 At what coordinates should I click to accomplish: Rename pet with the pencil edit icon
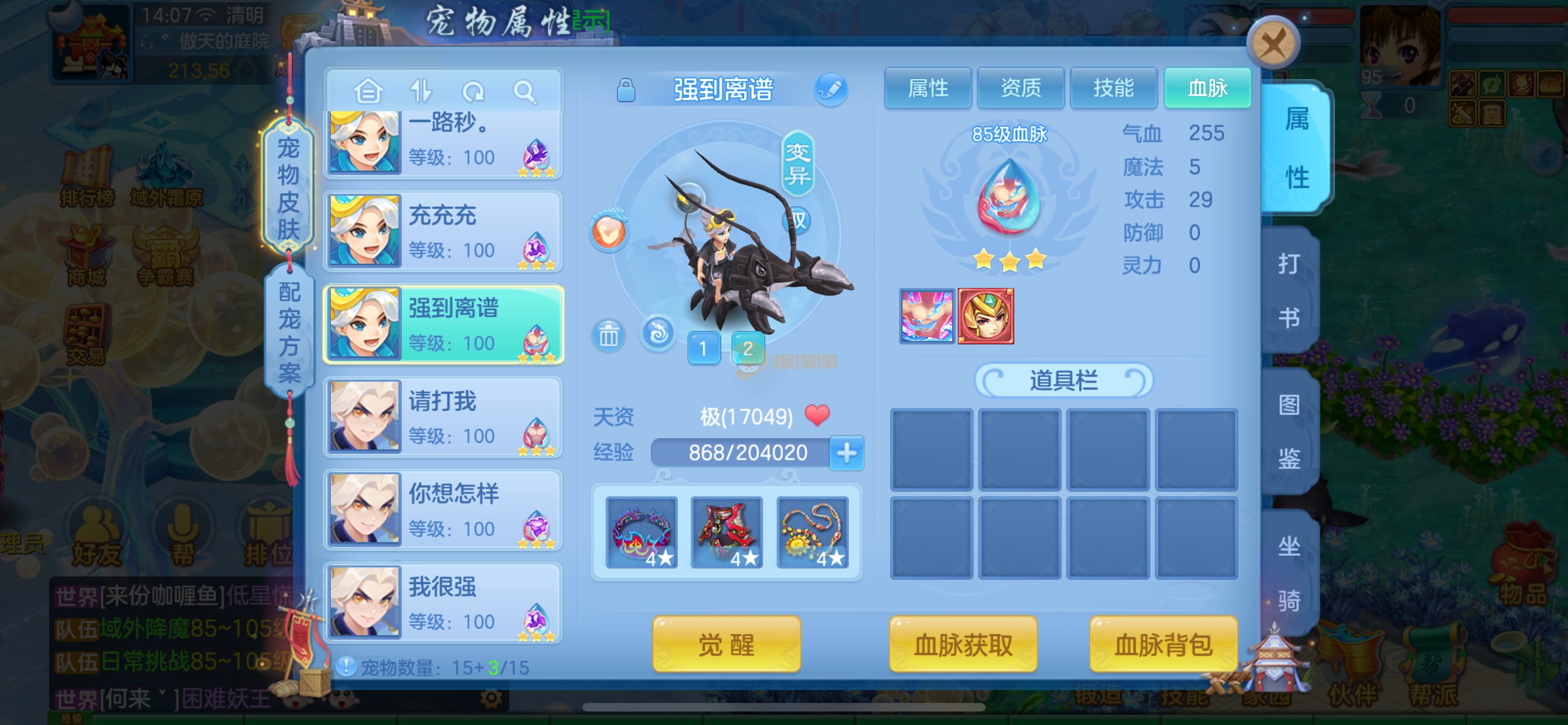point(830,90)
